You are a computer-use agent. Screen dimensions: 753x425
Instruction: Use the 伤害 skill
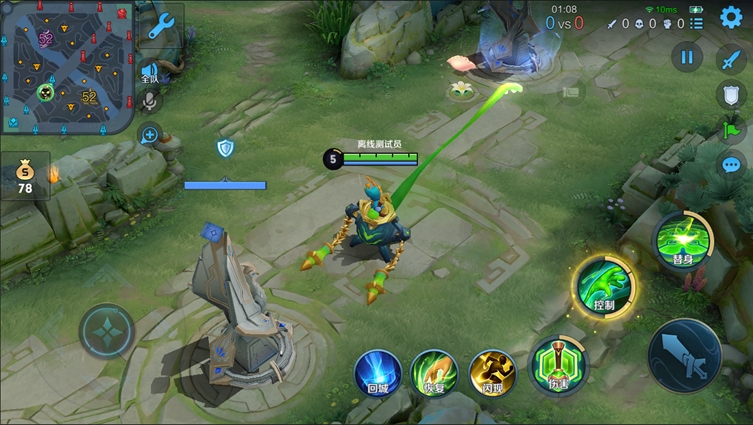point(553,361)
